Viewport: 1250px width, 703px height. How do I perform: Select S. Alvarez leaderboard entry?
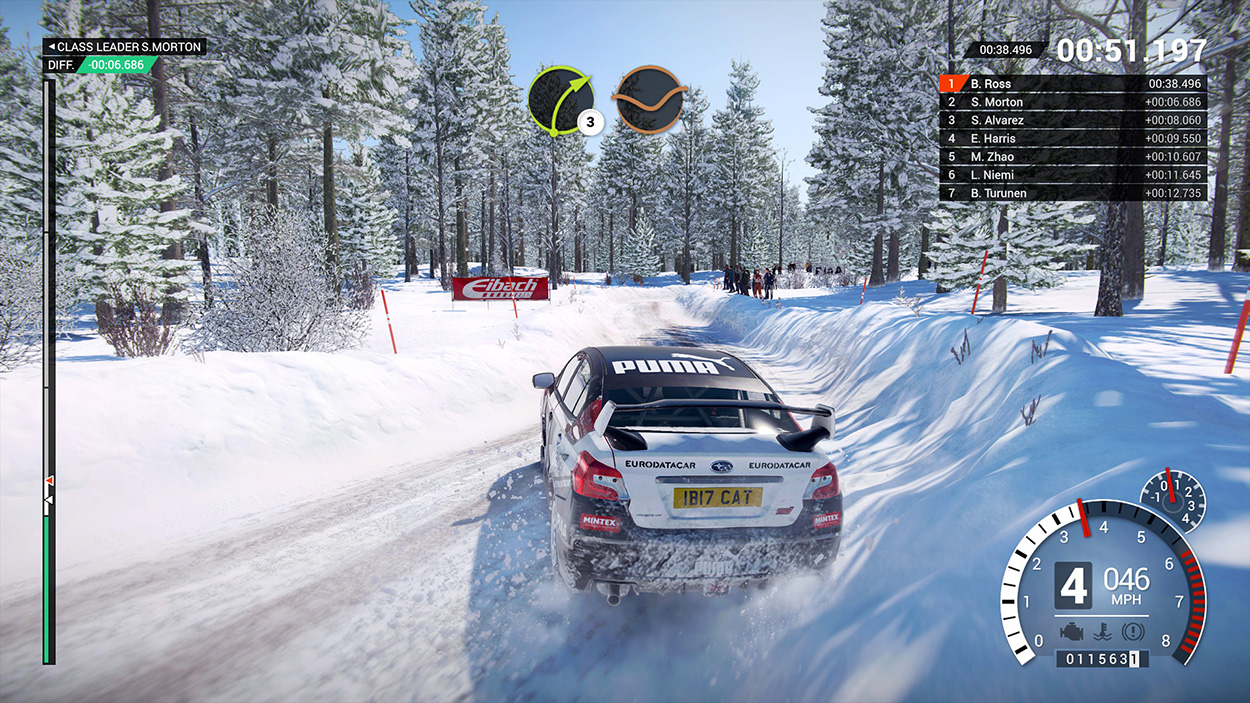[x=1072, y=120]
